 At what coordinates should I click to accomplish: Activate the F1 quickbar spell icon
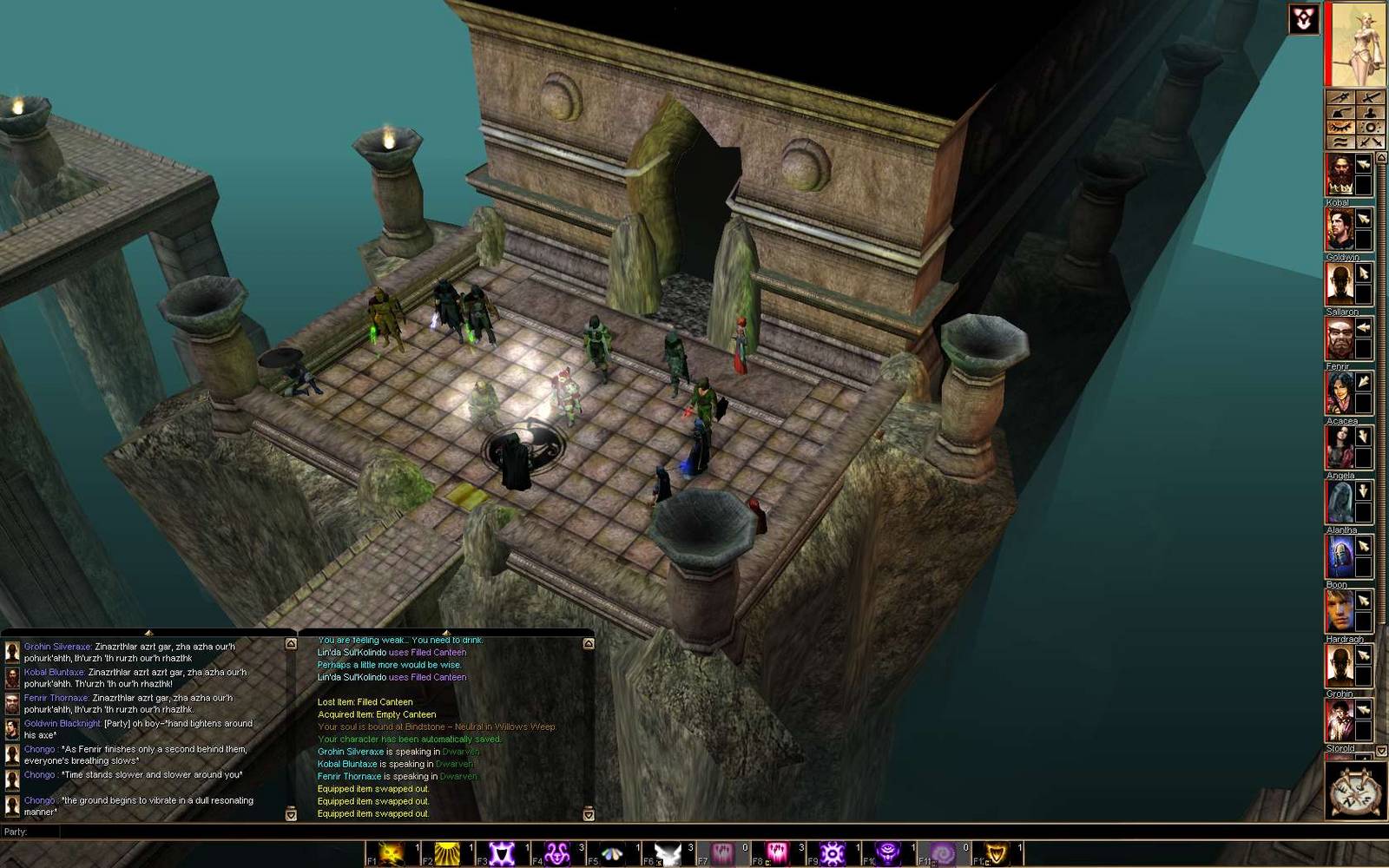(x=390, y=851)
